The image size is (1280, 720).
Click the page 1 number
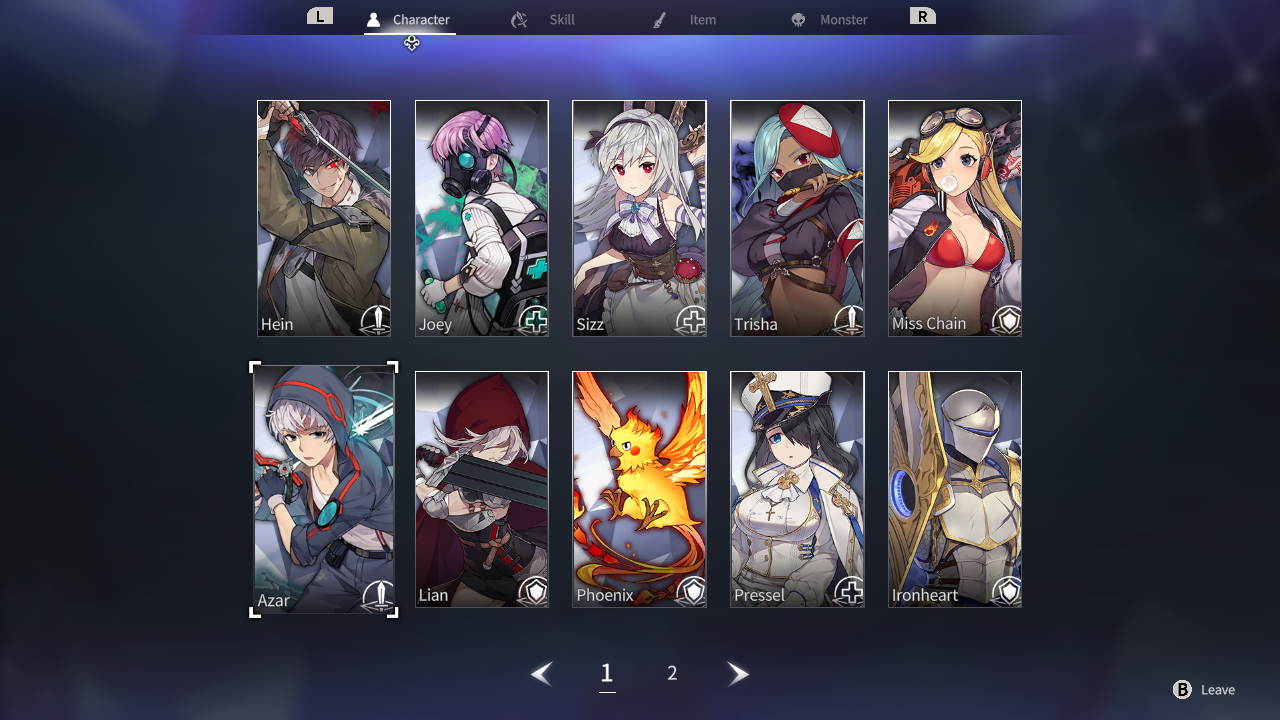point(606,674)
